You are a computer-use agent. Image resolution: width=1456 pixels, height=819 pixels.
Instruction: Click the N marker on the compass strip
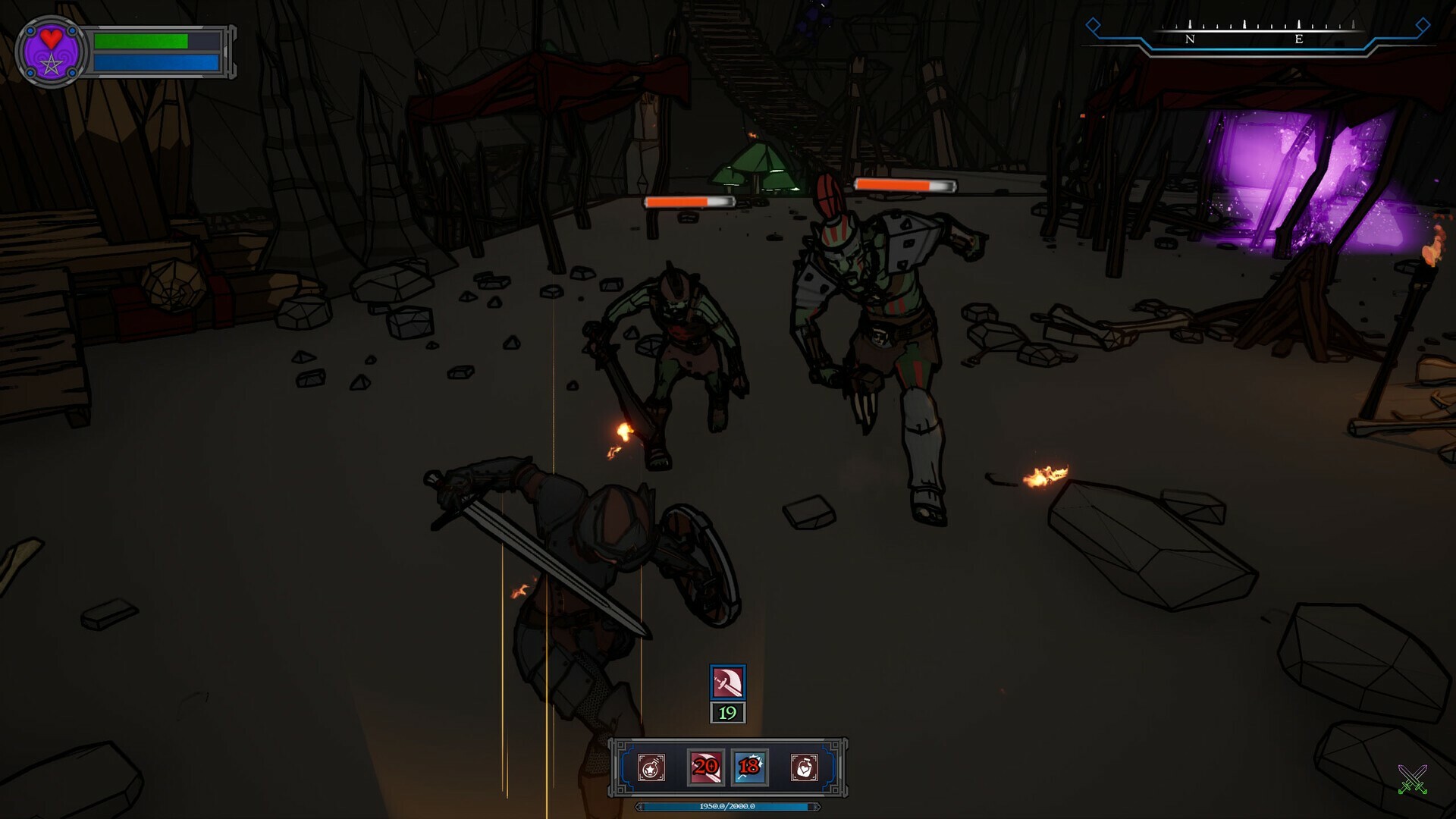click(x=1190, y=38)
